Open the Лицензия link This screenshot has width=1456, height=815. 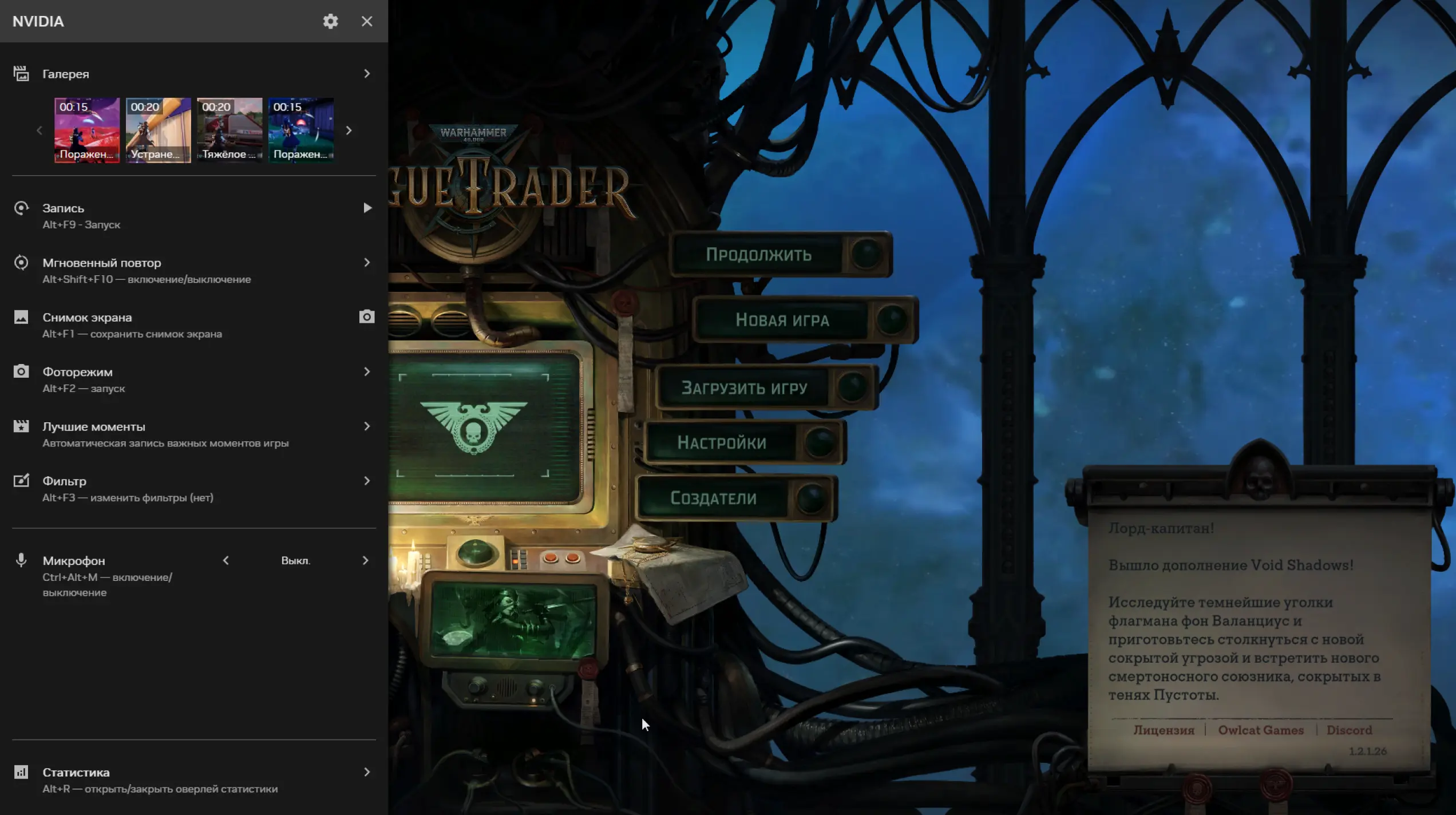1164,730
